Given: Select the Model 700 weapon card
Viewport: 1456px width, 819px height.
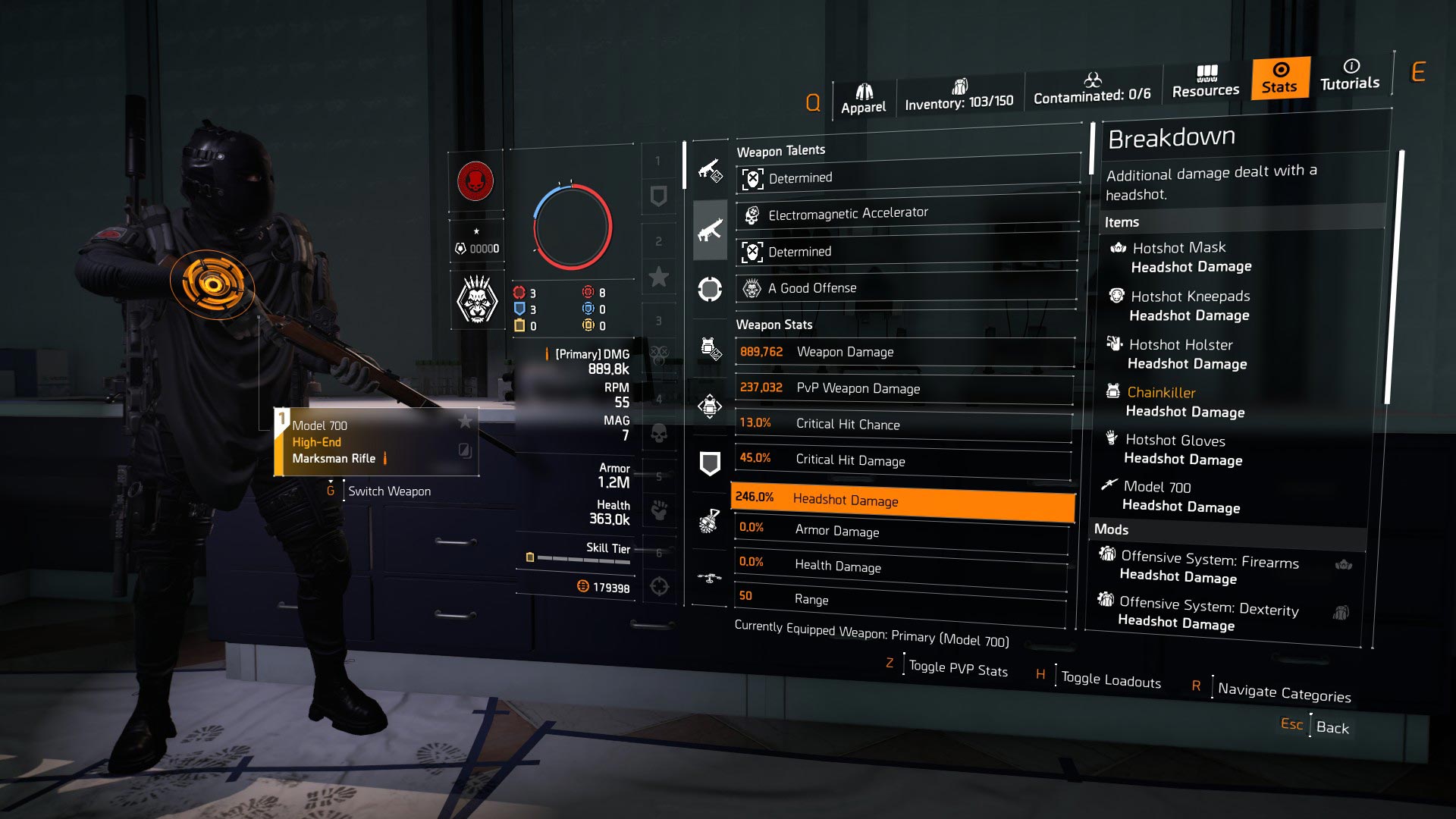Looking at the screenshot, I should [x=376, y=442].
